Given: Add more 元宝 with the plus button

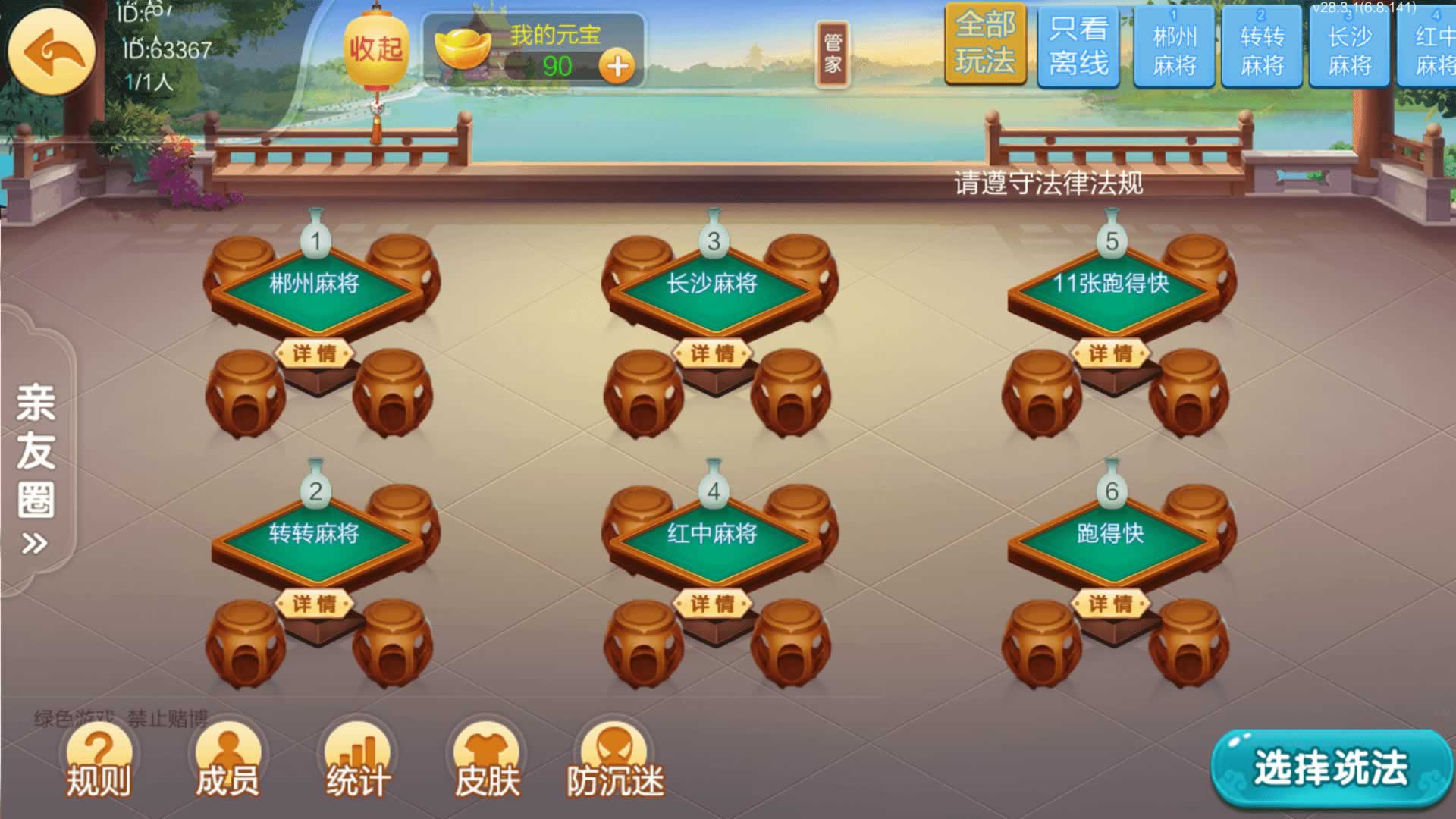Looking at the screenshot, I should click(x=618, y=67).
